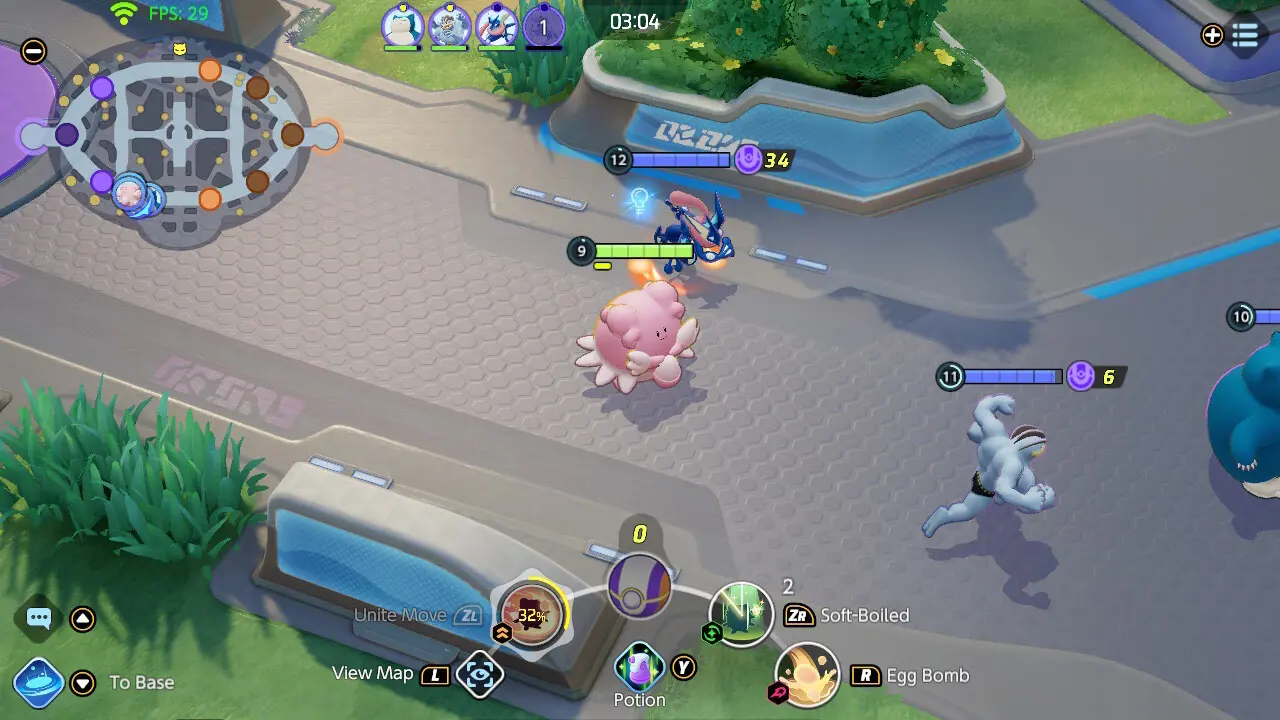Cast the Soft-Boiled healing move
1280x720 pixels.
741,614
